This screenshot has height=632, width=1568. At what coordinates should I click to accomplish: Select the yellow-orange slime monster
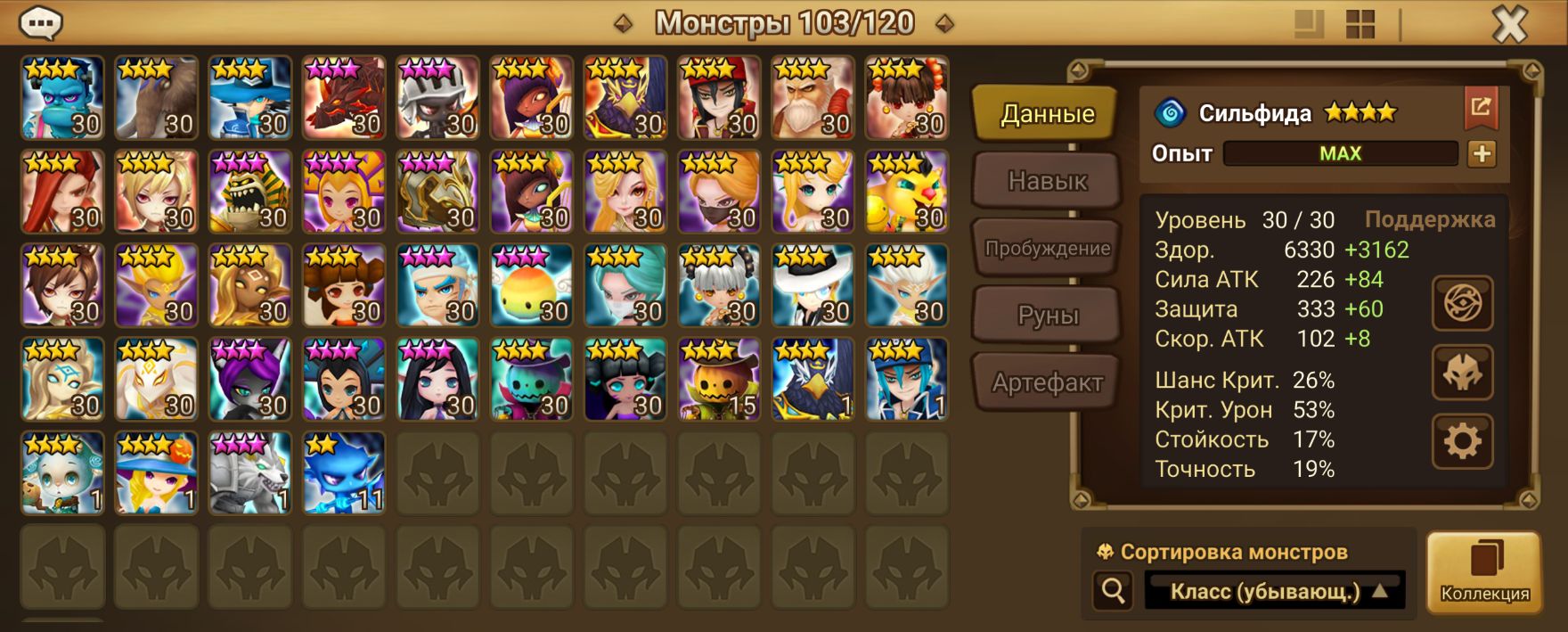pyautogui.click(x=532, y=286)
